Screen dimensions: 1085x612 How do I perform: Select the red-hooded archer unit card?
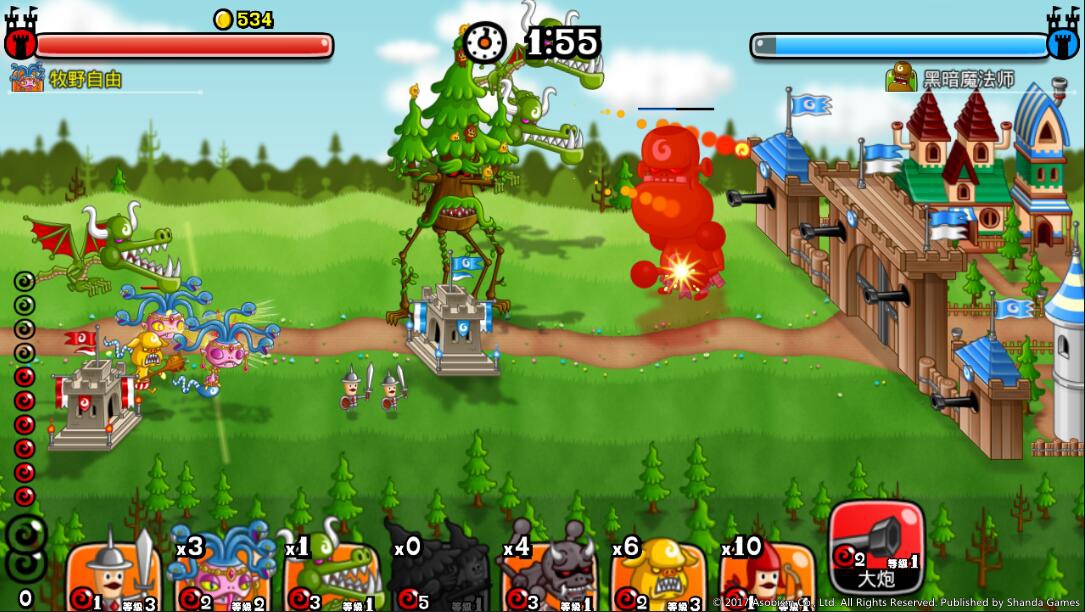(766, 575)
